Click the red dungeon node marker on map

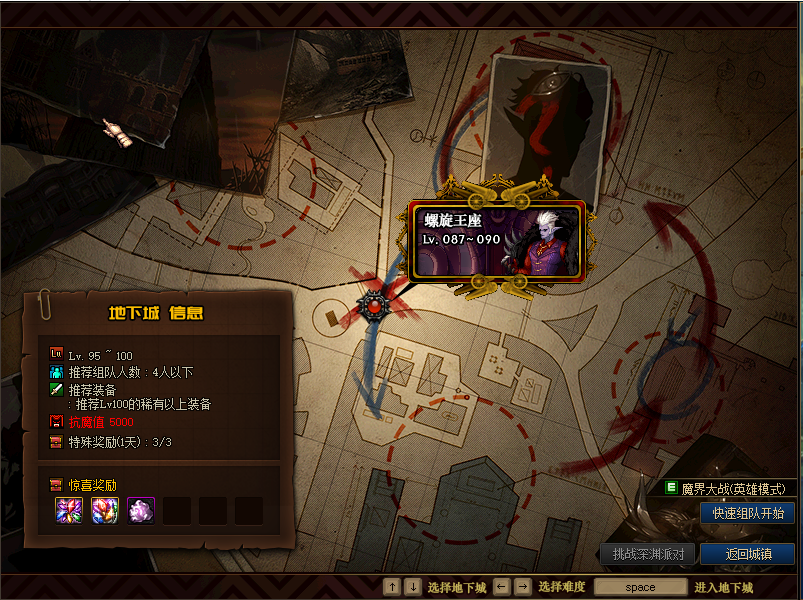(374, 307)
